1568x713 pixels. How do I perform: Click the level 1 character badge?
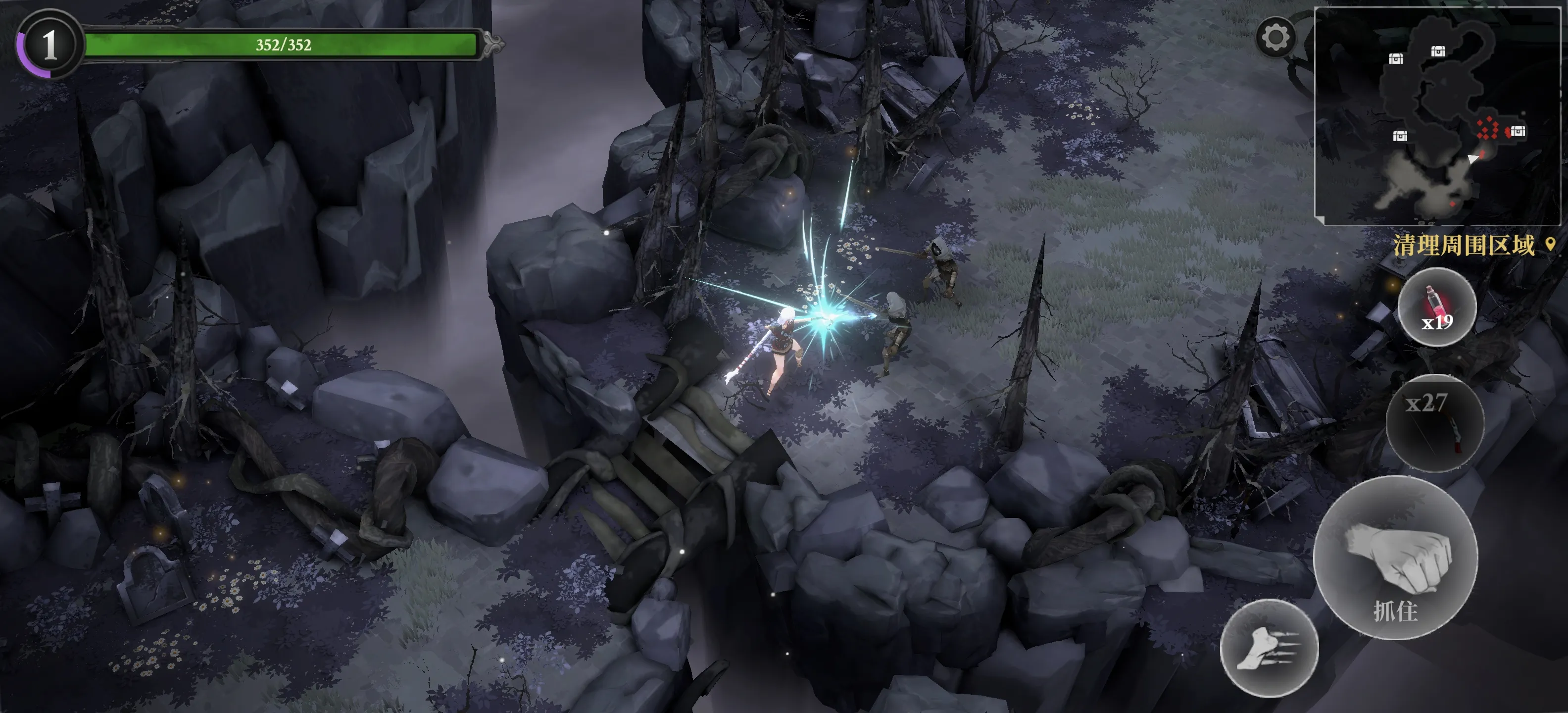coord(49,45)
